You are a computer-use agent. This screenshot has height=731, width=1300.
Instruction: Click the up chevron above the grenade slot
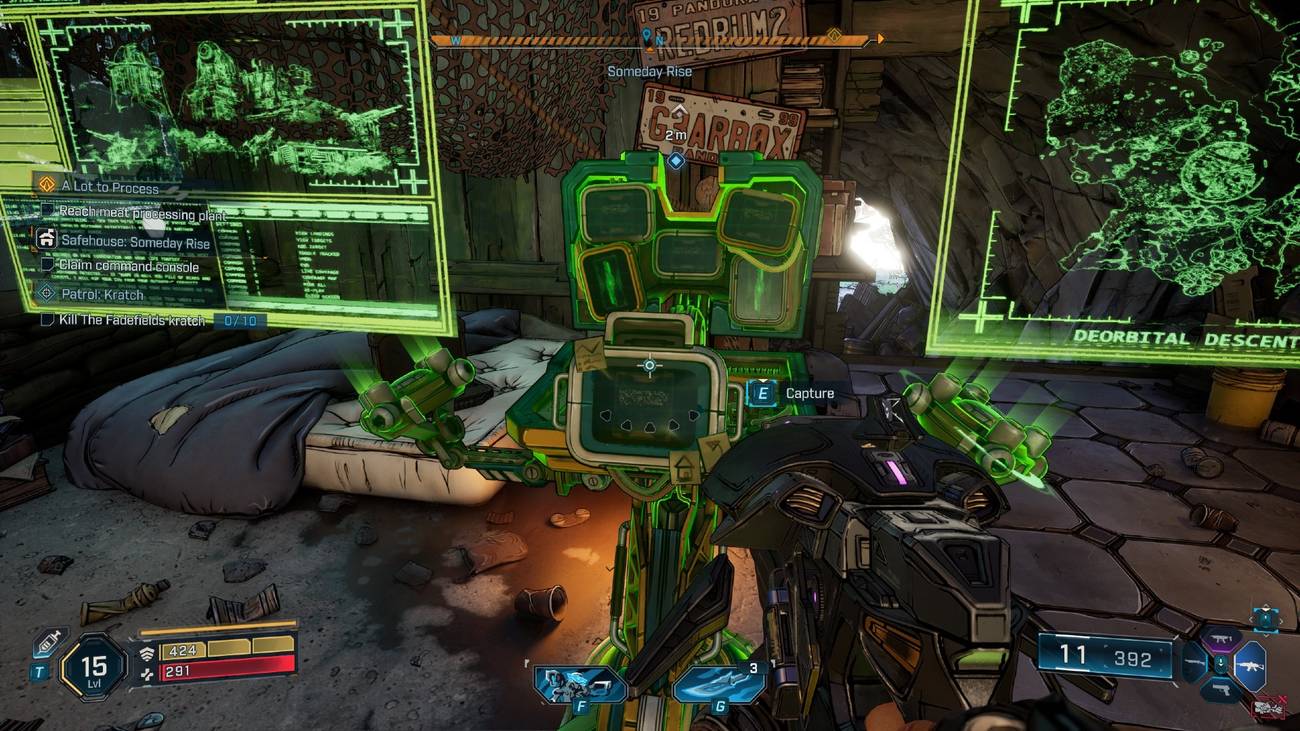[x=1265, y=606]
